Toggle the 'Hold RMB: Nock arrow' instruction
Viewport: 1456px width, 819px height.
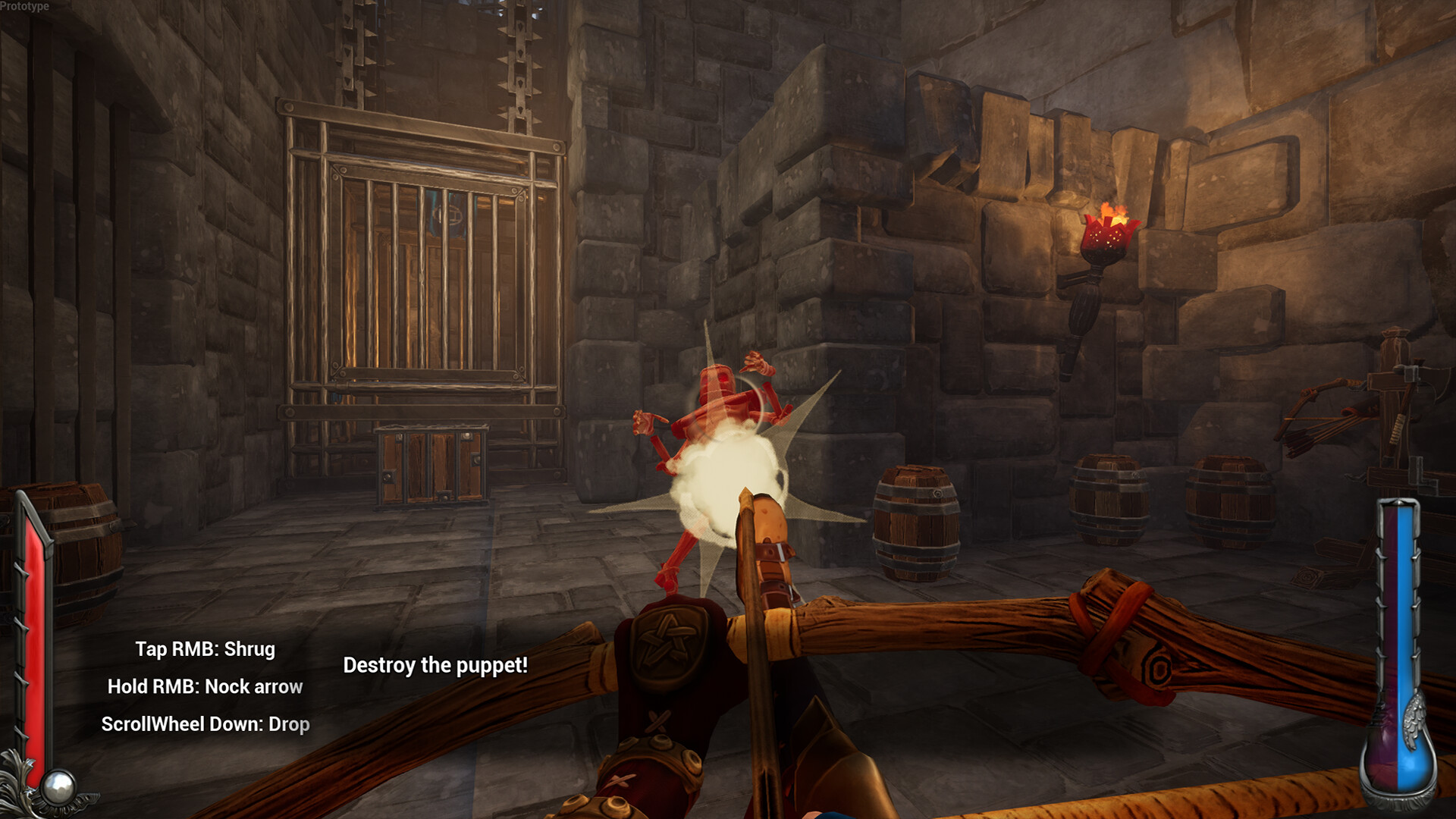coord(206,686)
